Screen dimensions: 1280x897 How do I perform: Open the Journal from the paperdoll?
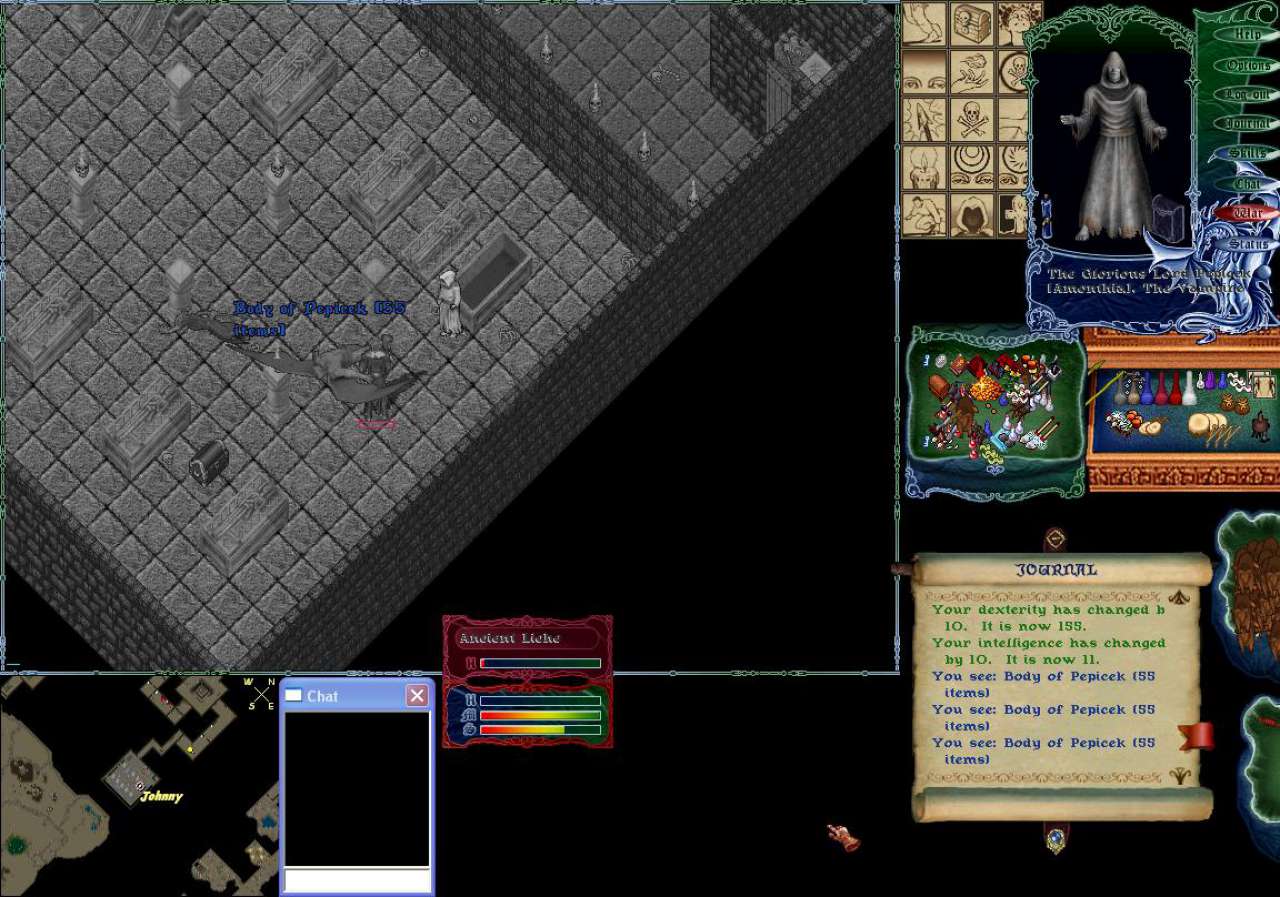[x=1247, y=123]
